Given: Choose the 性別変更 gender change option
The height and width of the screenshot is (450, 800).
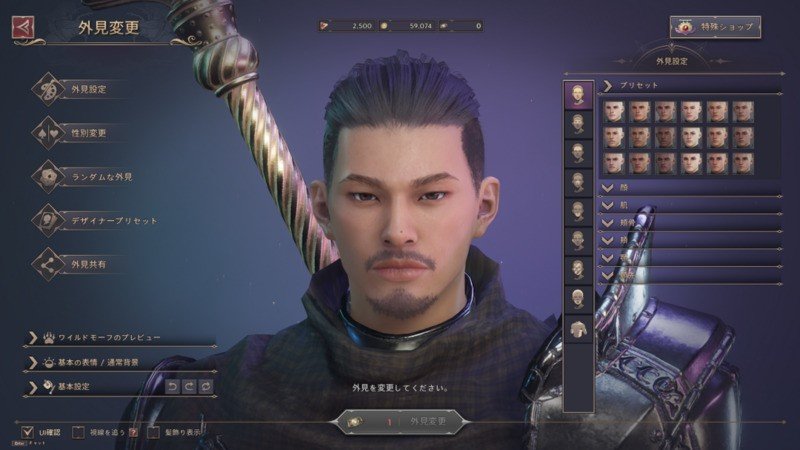Looking at the screenshot, I should click(x=88, y=133).
